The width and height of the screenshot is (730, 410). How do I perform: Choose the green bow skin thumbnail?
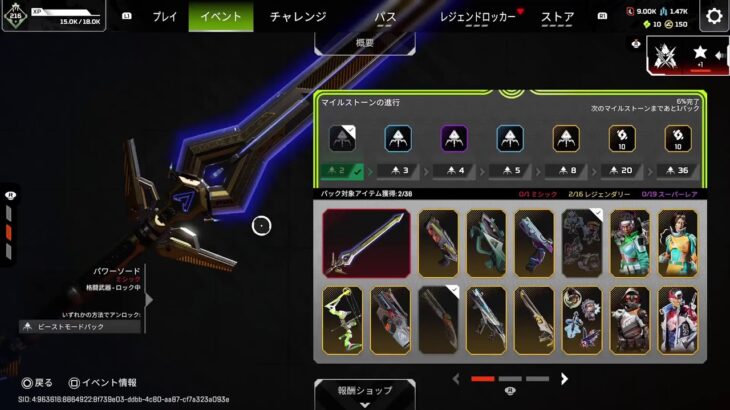[342, 320]
